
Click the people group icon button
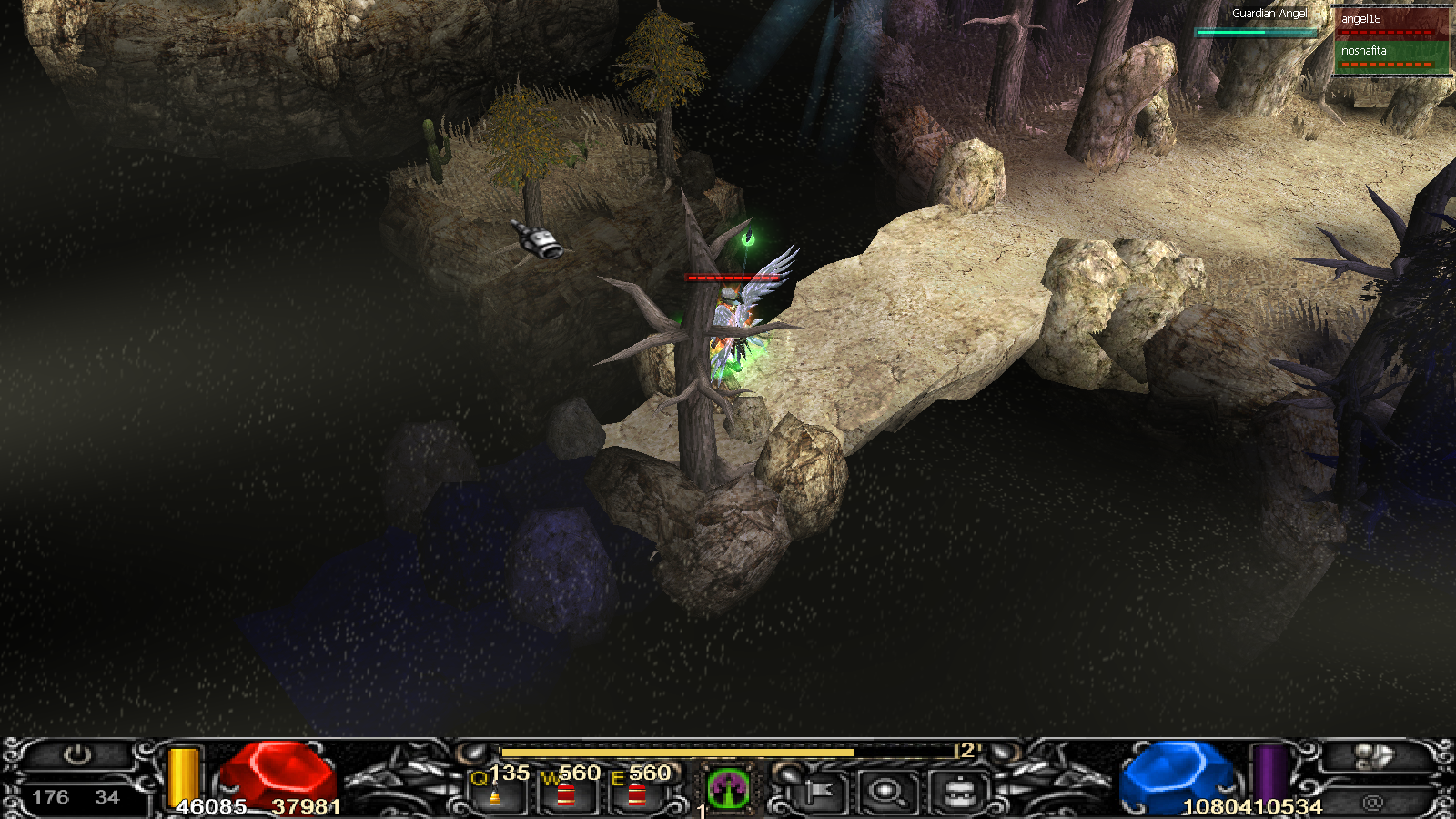tap(1373, 757)
